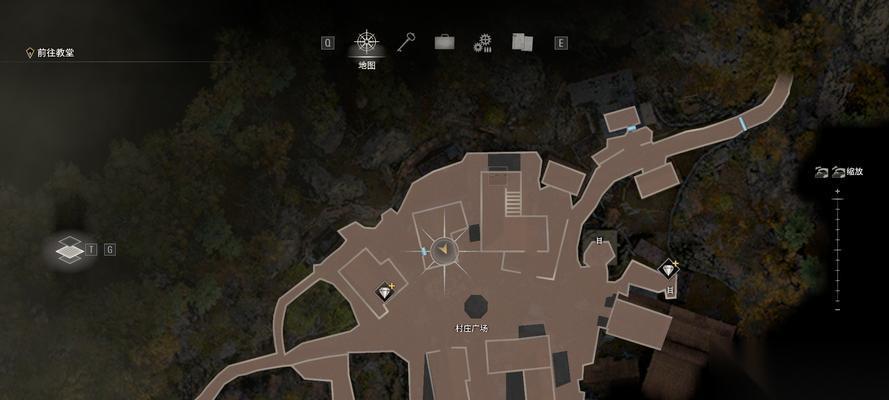
Task: Toggle the floor layers icon
Action: point(68,250)
